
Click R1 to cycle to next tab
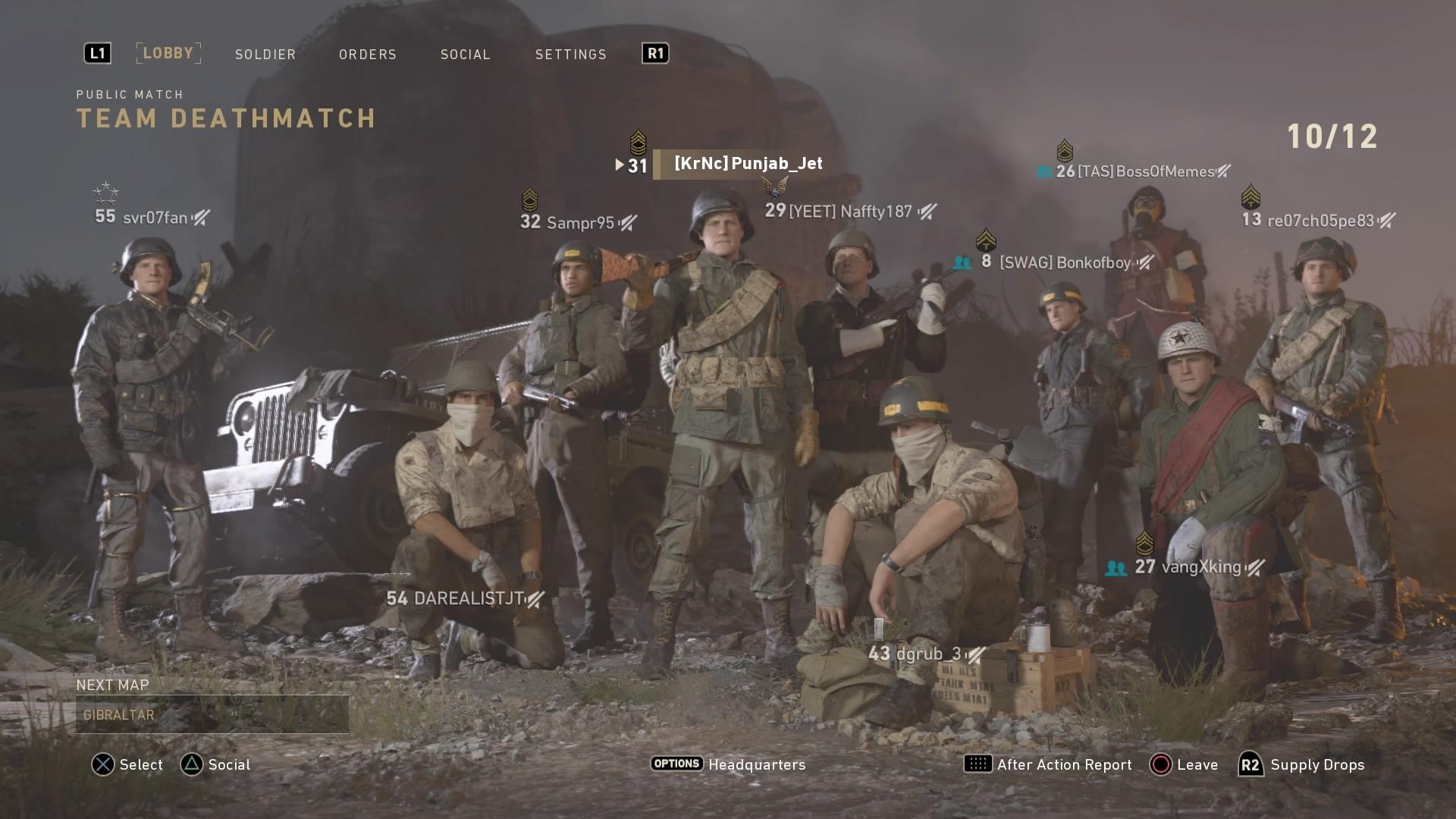654,53
